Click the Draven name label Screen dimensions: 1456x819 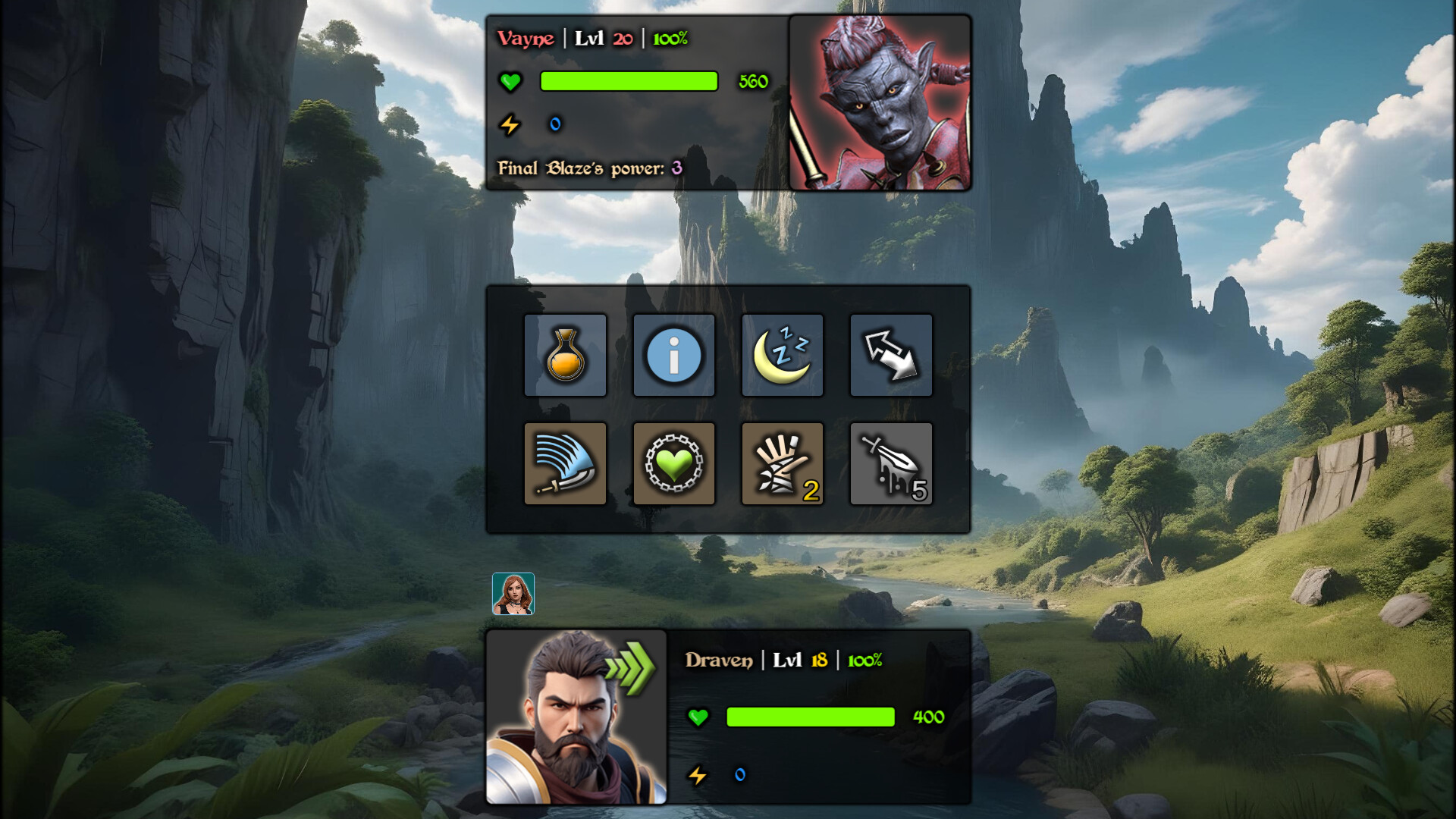(717, 660)
